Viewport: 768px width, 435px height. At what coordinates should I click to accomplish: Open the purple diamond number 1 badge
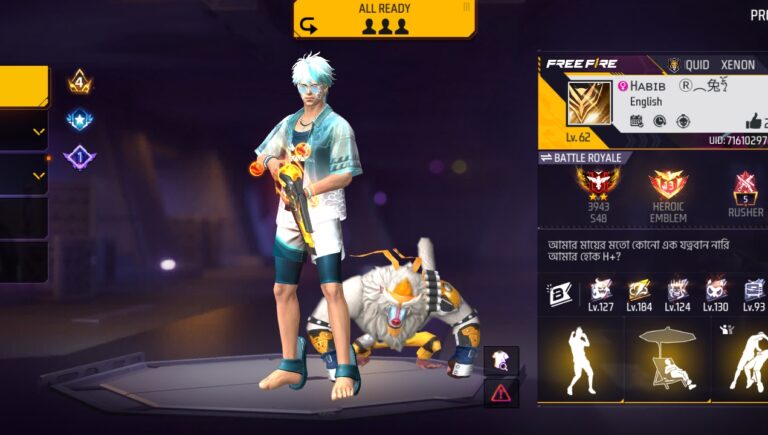click(80, 158)
